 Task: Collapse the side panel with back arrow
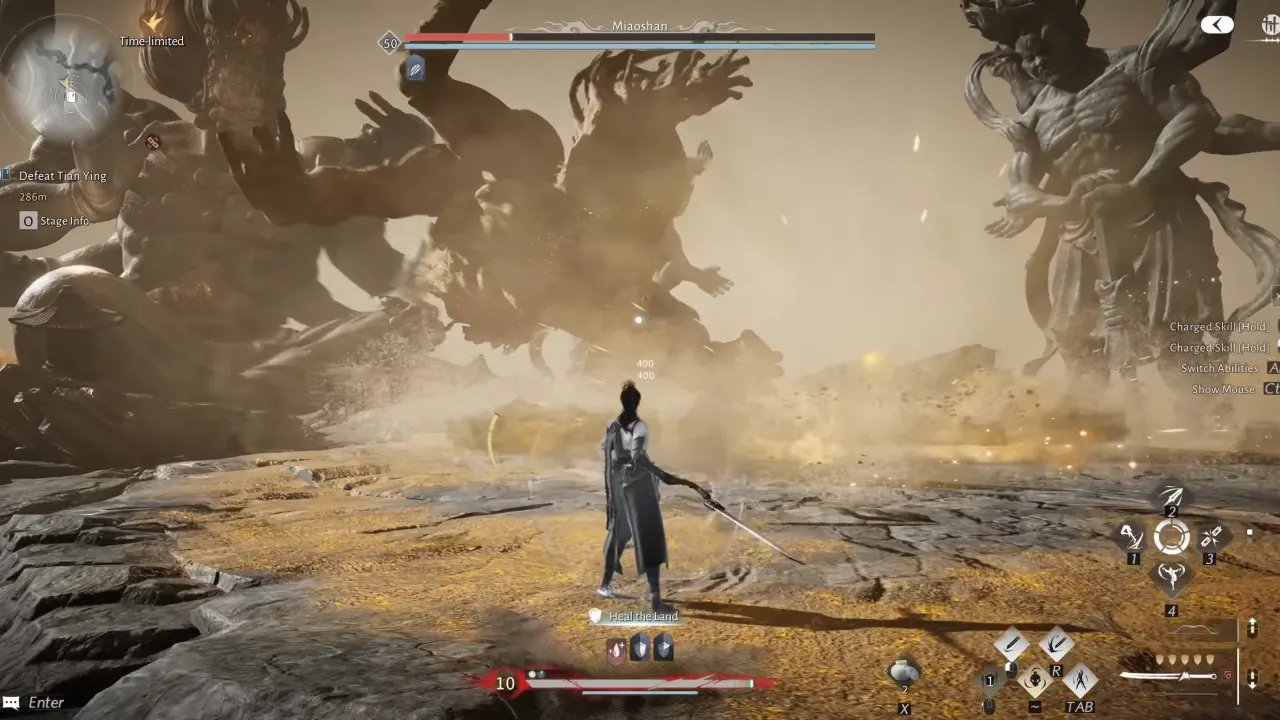pyautogui.click(x=1217, y=24)
